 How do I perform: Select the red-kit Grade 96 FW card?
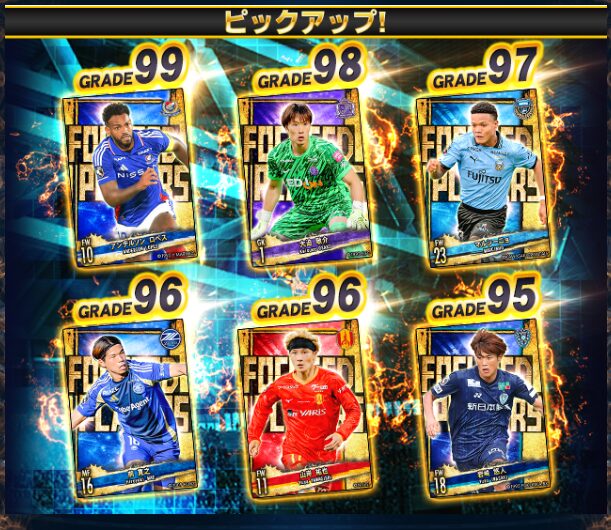pos(306,405)
